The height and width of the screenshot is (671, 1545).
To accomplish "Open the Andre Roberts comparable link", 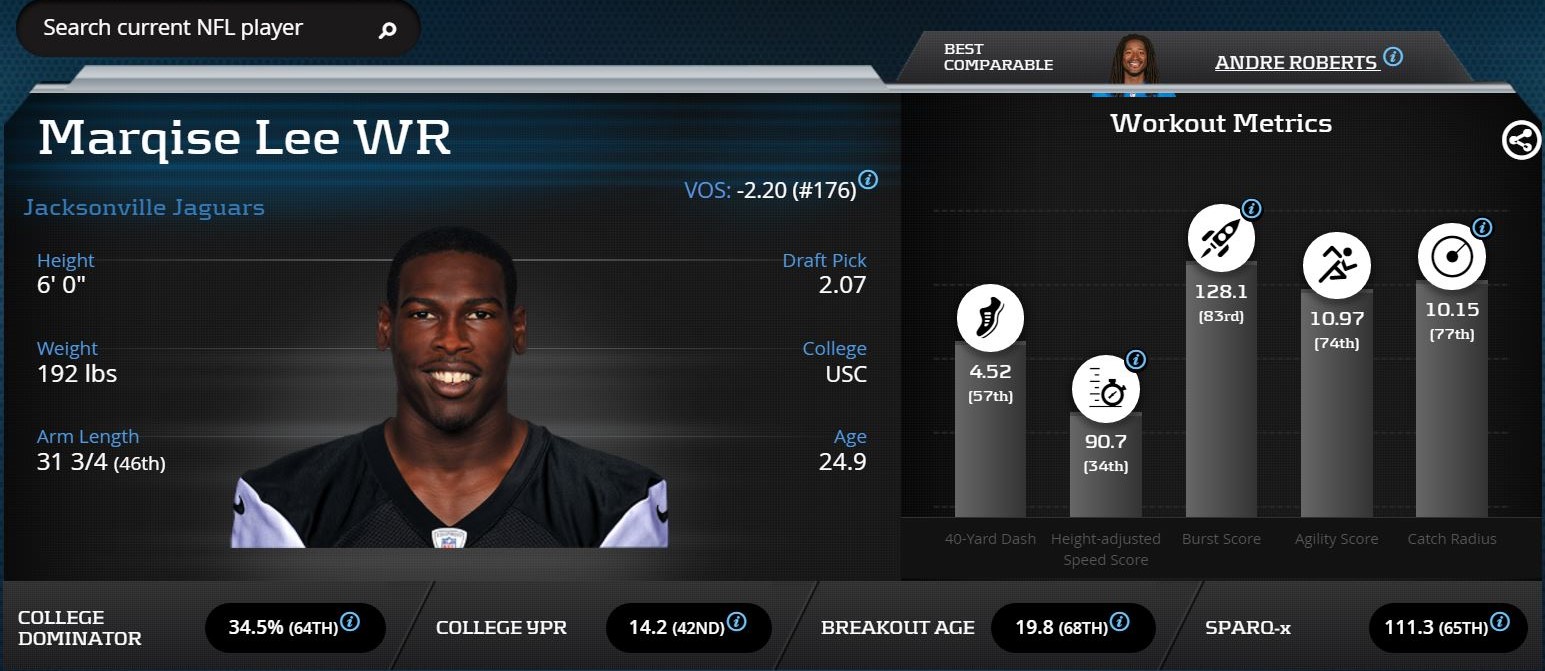I will (1295, 62).
